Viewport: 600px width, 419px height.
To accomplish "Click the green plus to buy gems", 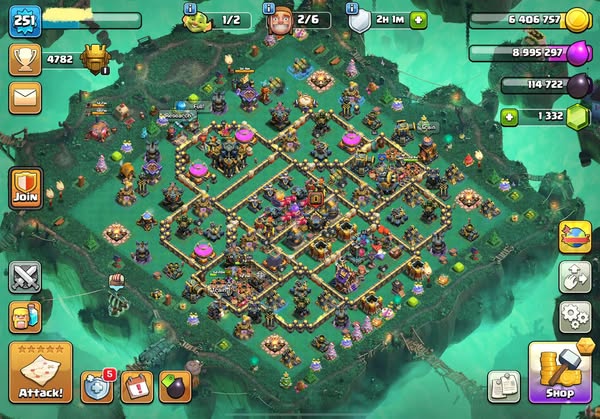I will click(510, 117).
